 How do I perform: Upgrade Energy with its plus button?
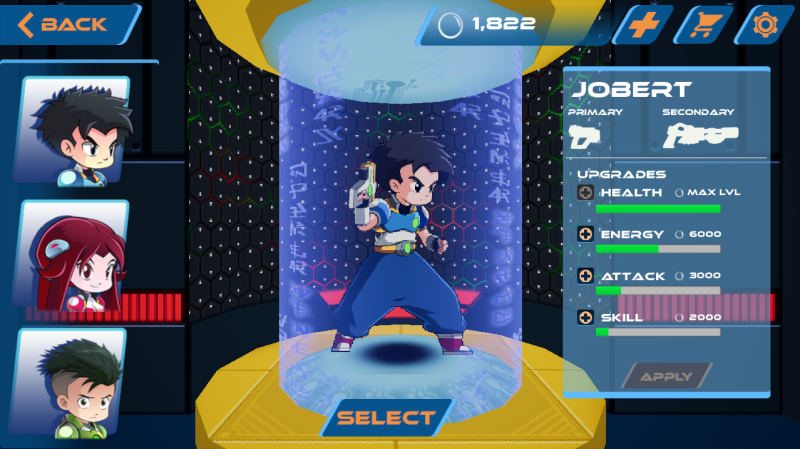pos(585,234)
